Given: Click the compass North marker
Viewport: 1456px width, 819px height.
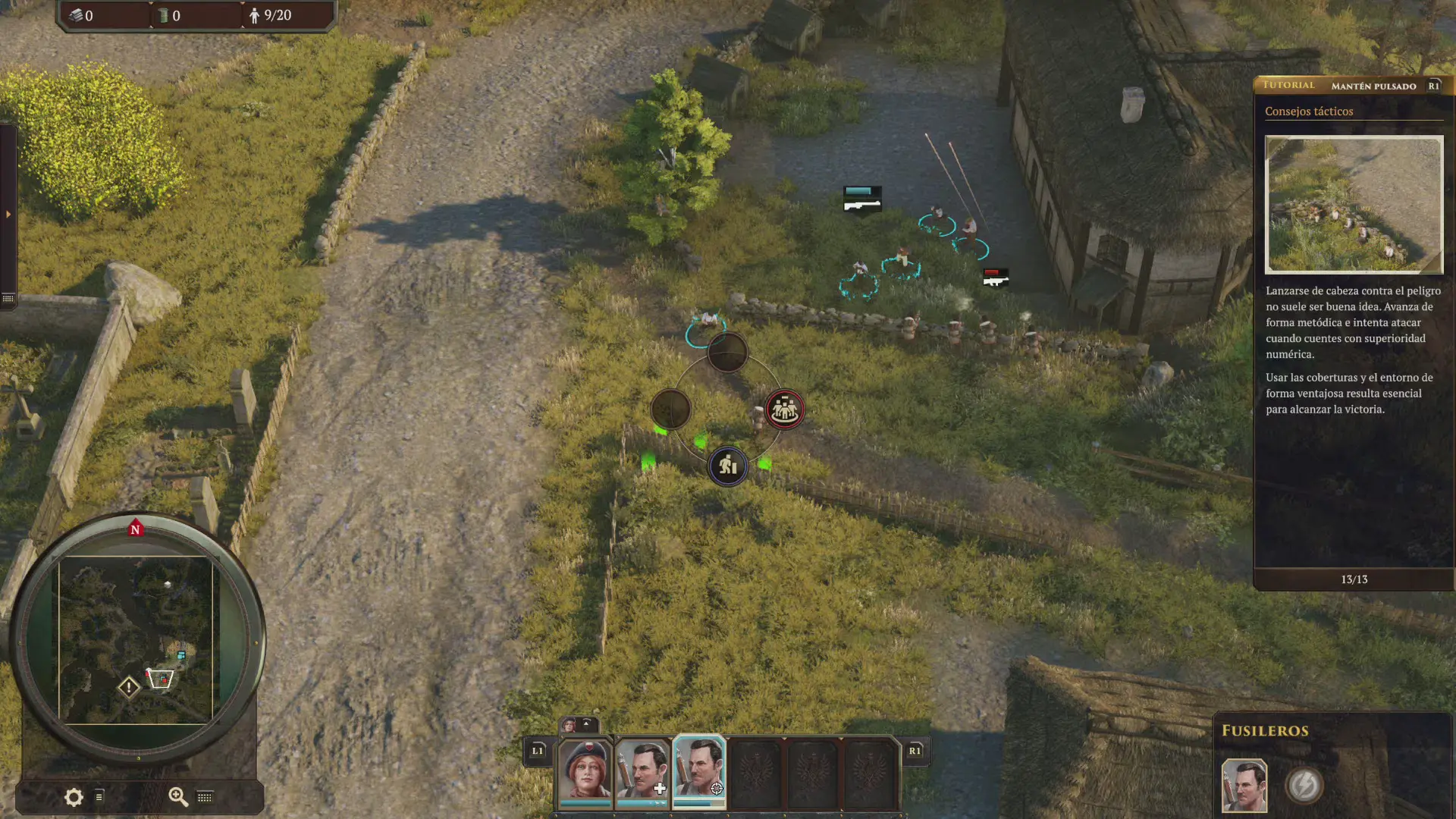Looking at the screenshot, I should pyautogui.click(x=136, y=529).
